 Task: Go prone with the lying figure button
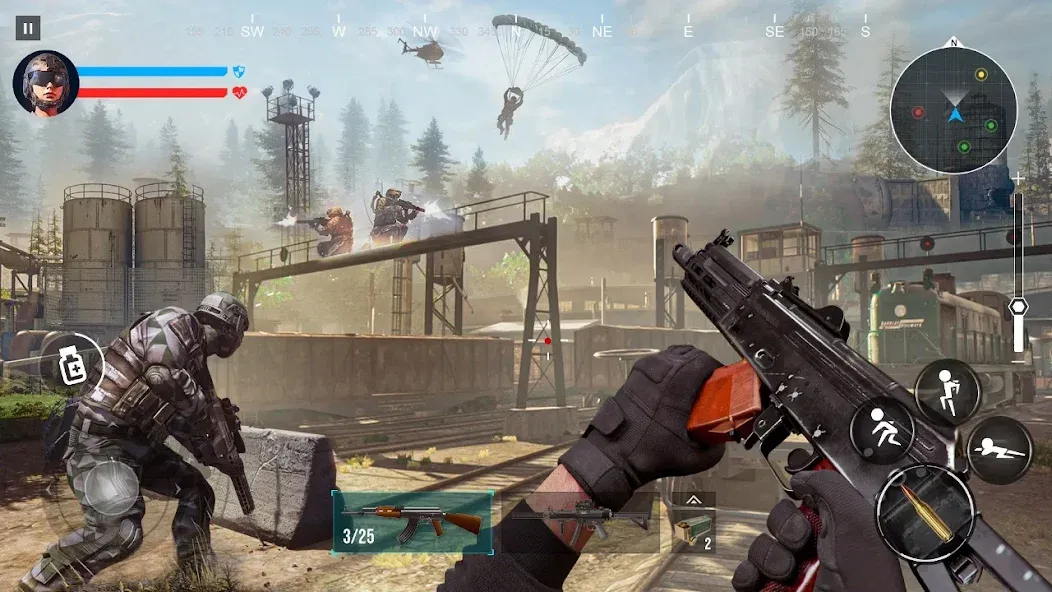tap(999, 450)
